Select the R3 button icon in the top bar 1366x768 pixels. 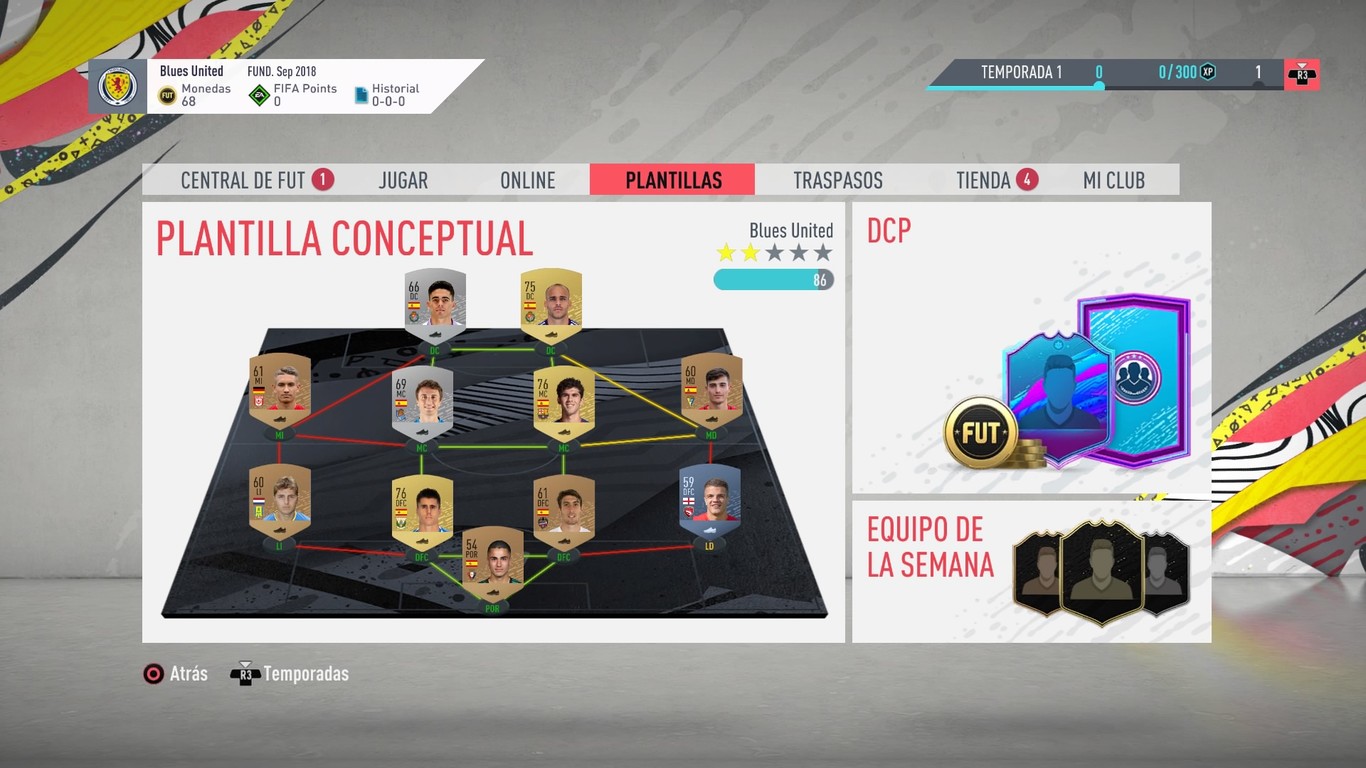pos(1300,72)
